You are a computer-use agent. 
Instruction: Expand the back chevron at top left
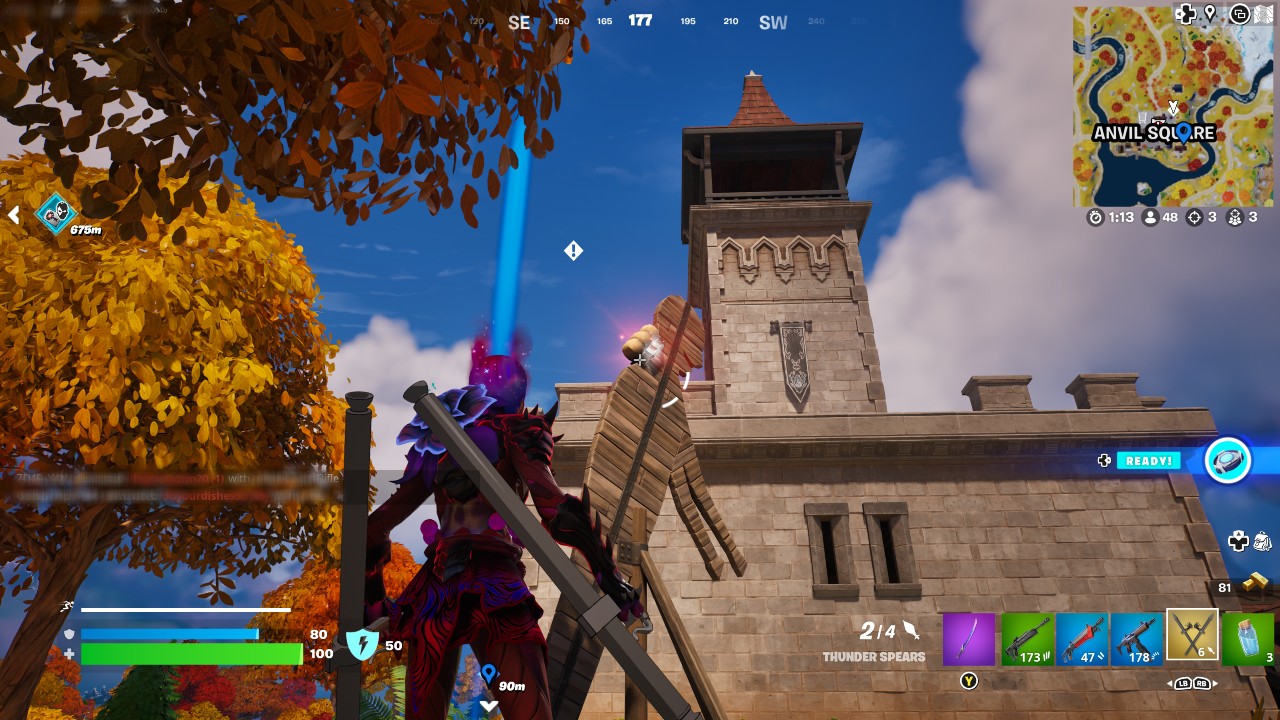point(14,214)
